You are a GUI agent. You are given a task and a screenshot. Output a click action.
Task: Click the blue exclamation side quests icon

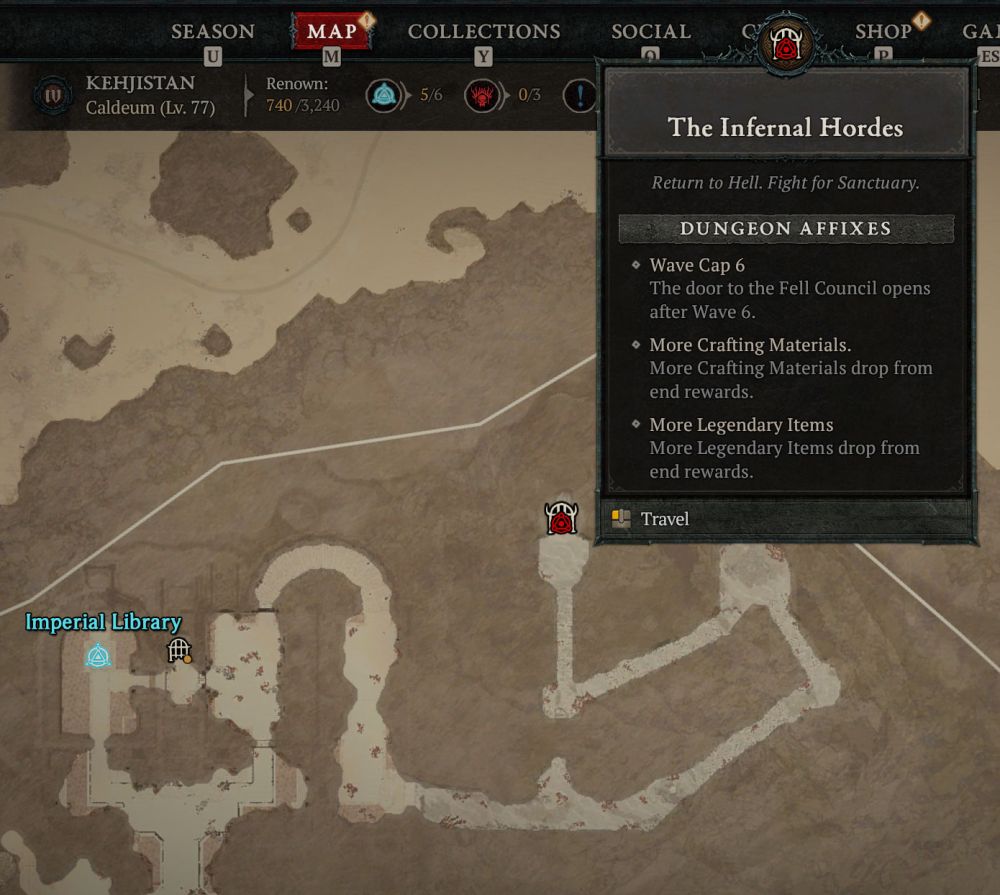click(x=580, y=96)
